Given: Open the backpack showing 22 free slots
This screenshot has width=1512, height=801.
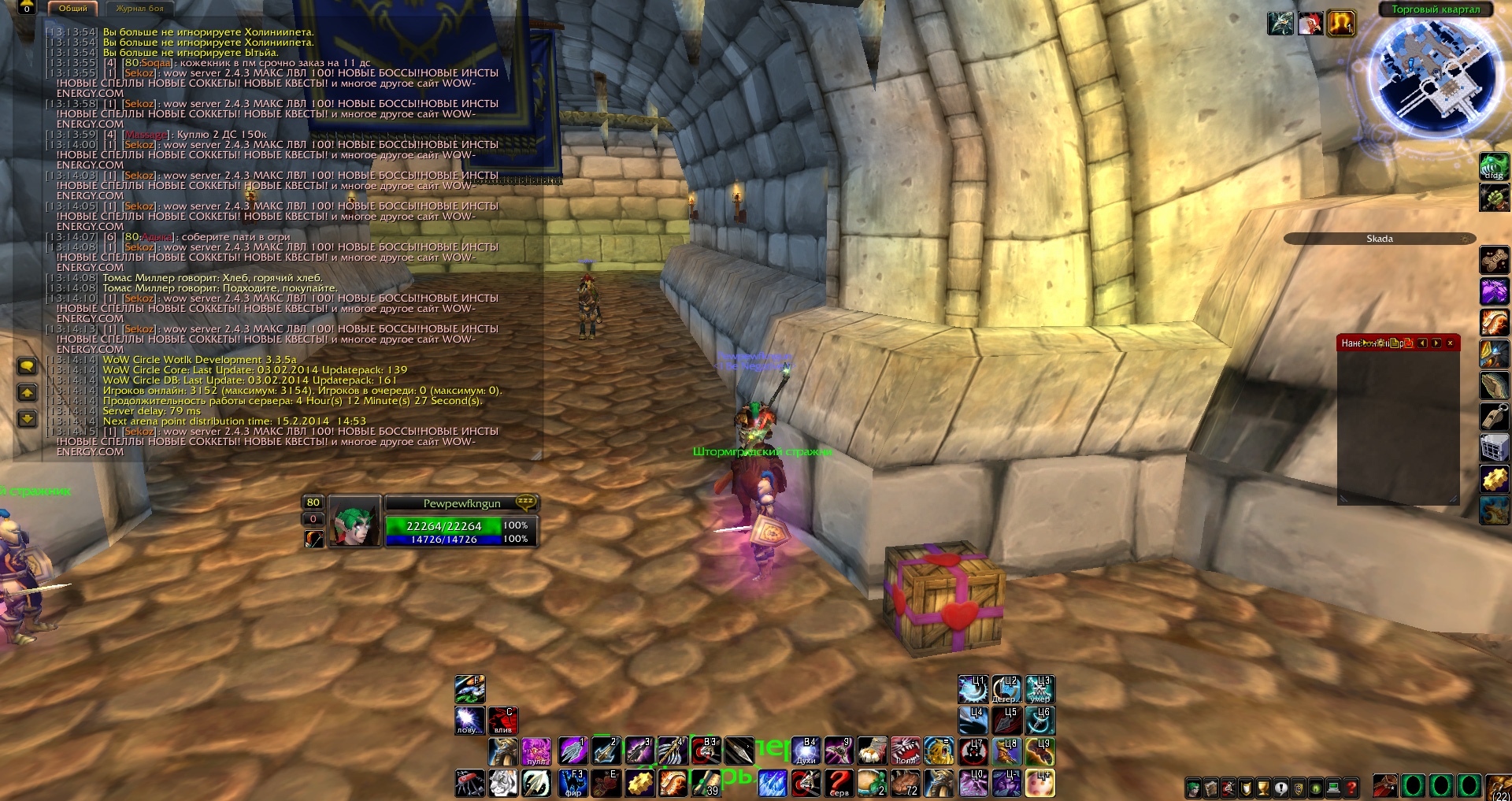Looking at the screenshot, I should tap(1499, 786).
